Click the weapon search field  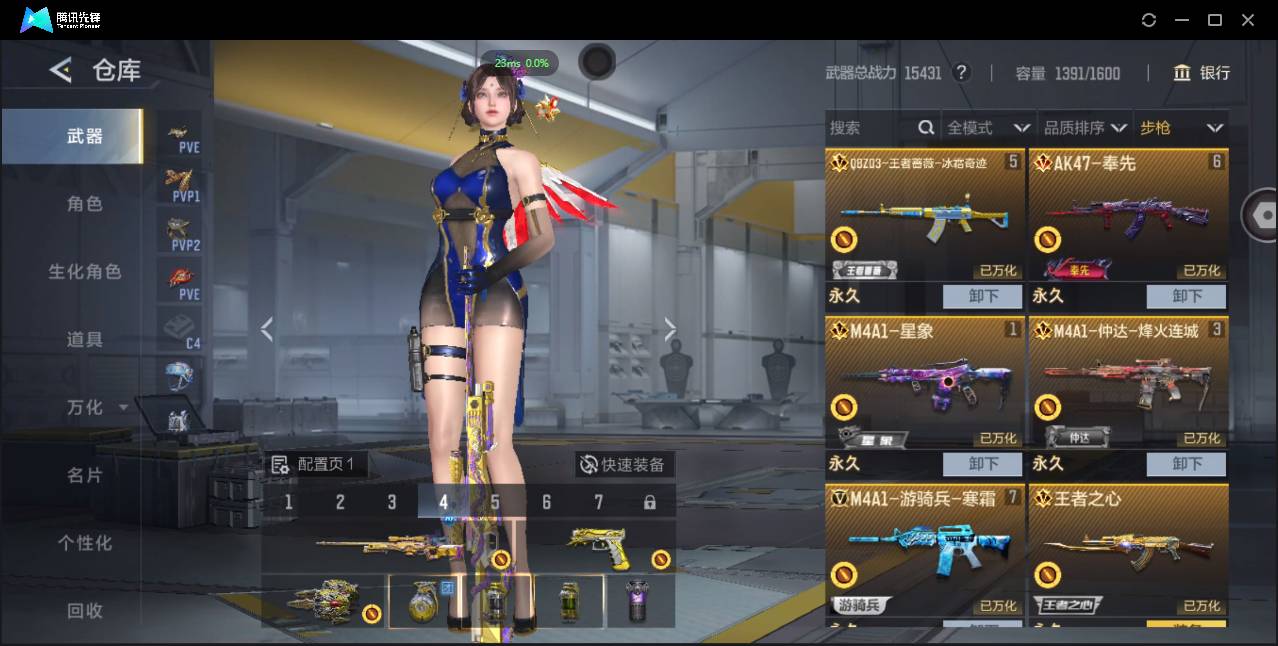870,128
